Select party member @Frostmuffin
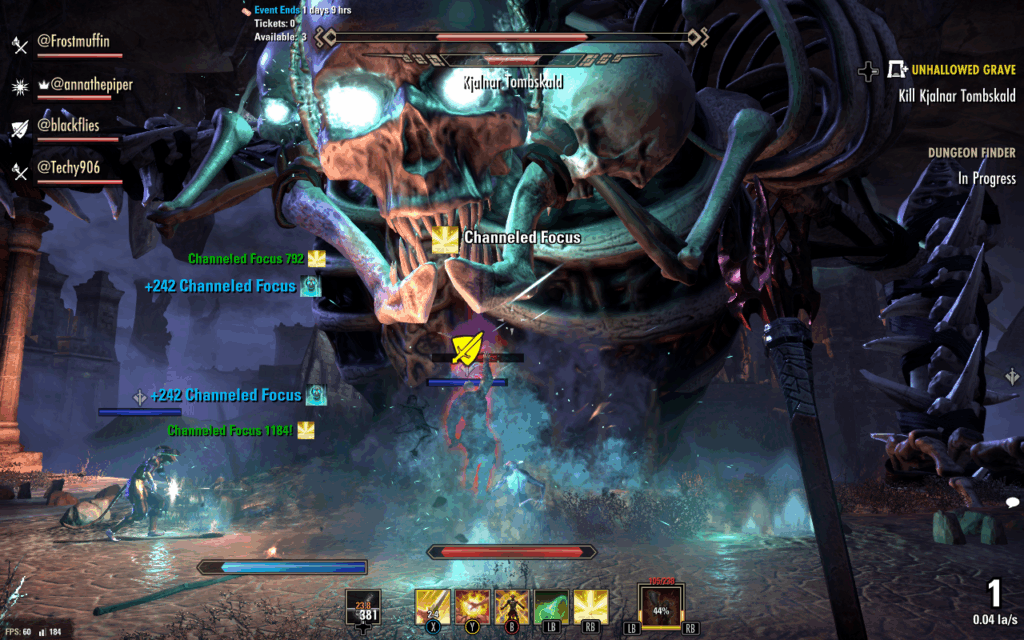This screenshot has height=640, width=1024. point(72,42)
